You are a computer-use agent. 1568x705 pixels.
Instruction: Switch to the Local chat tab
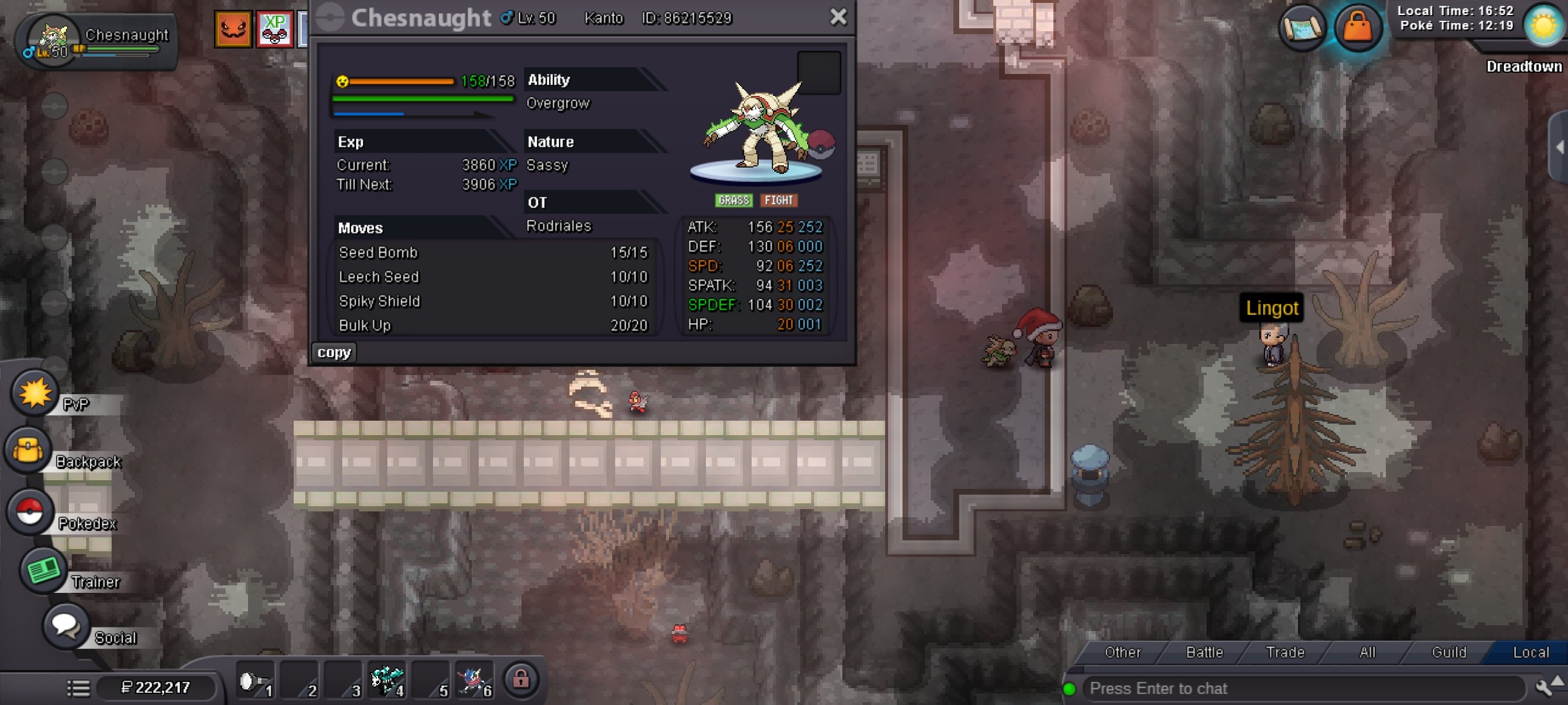(x=1530, y=652)
